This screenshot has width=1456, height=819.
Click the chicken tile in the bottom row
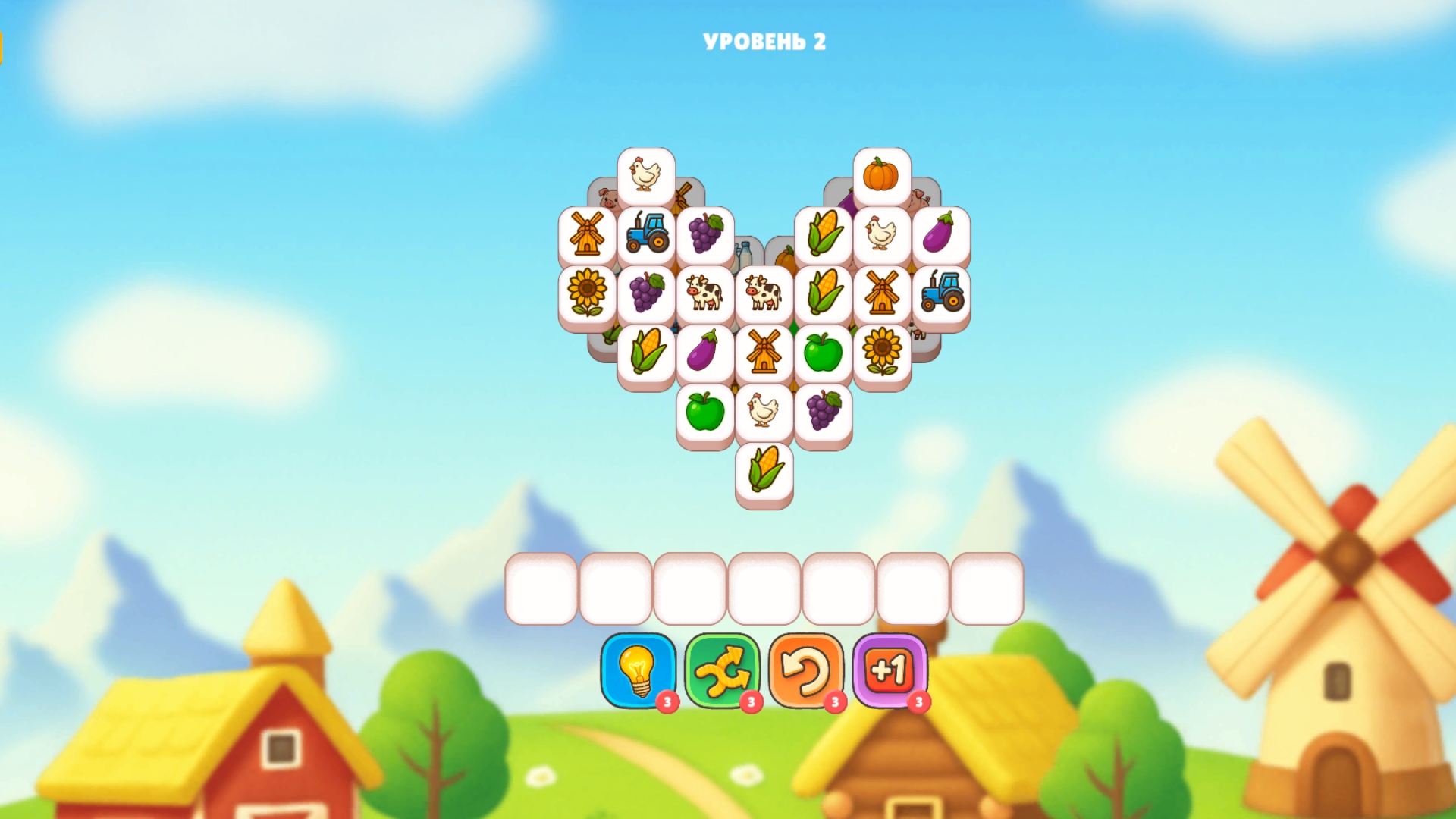point(764,413)
